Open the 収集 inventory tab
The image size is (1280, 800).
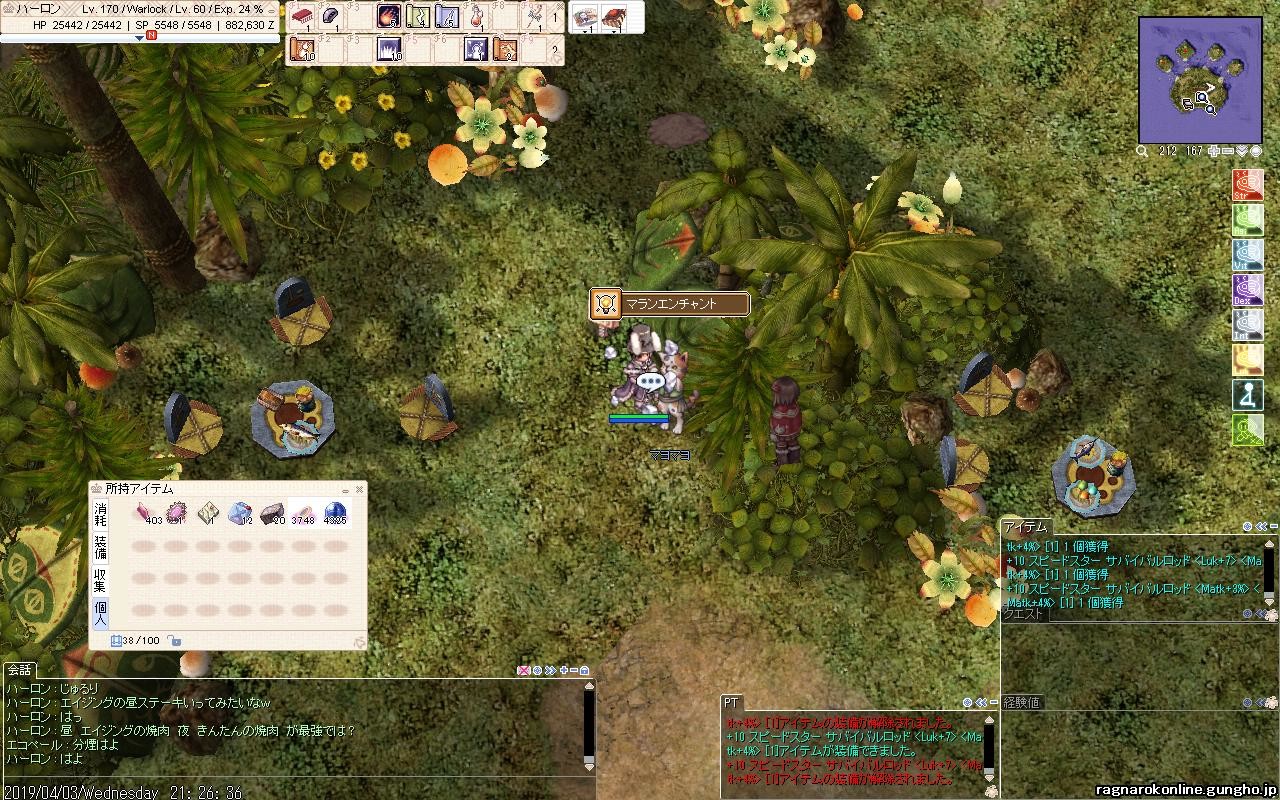[100, 580]
